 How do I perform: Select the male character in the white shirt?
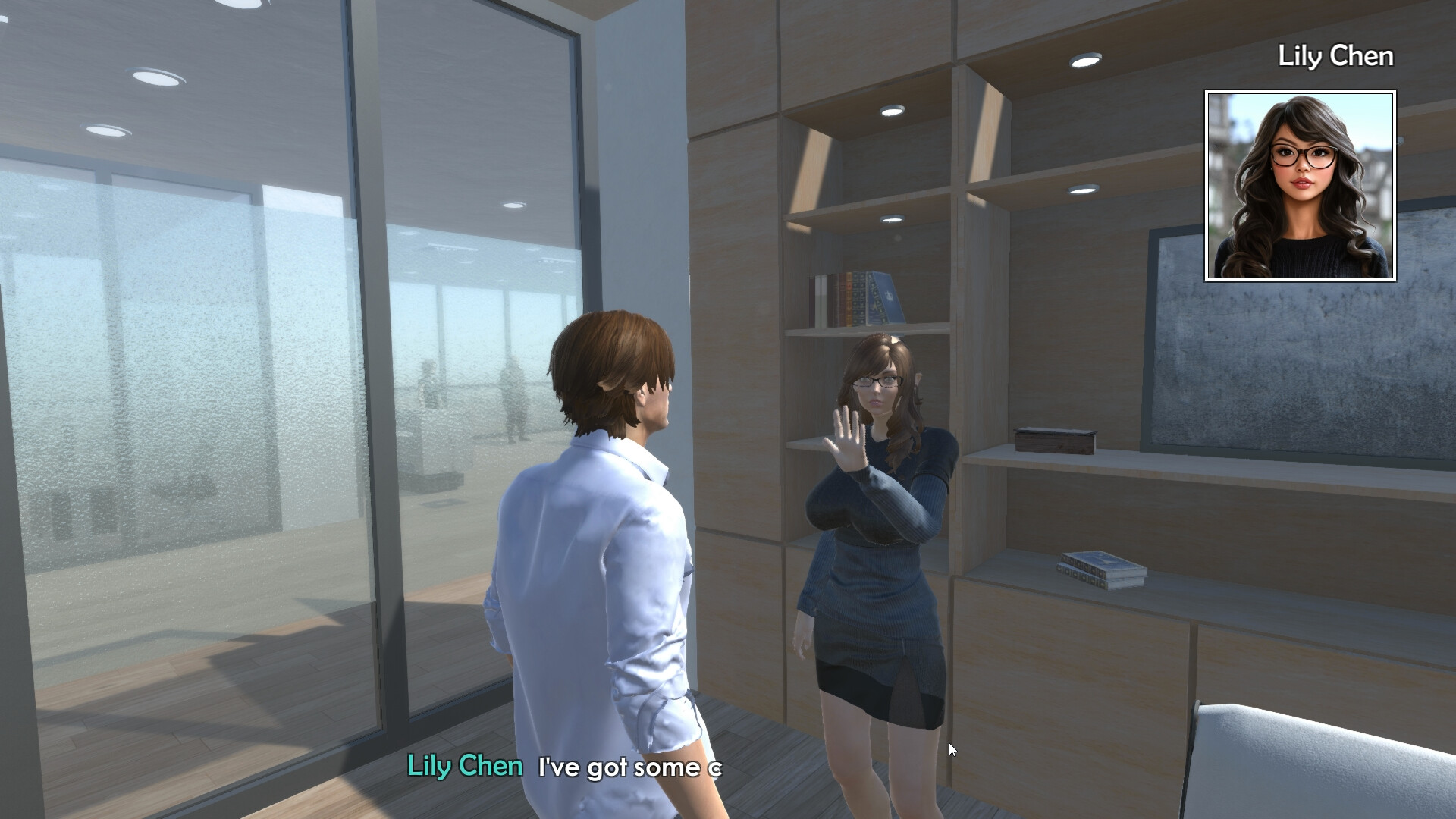tap(607, 531)
